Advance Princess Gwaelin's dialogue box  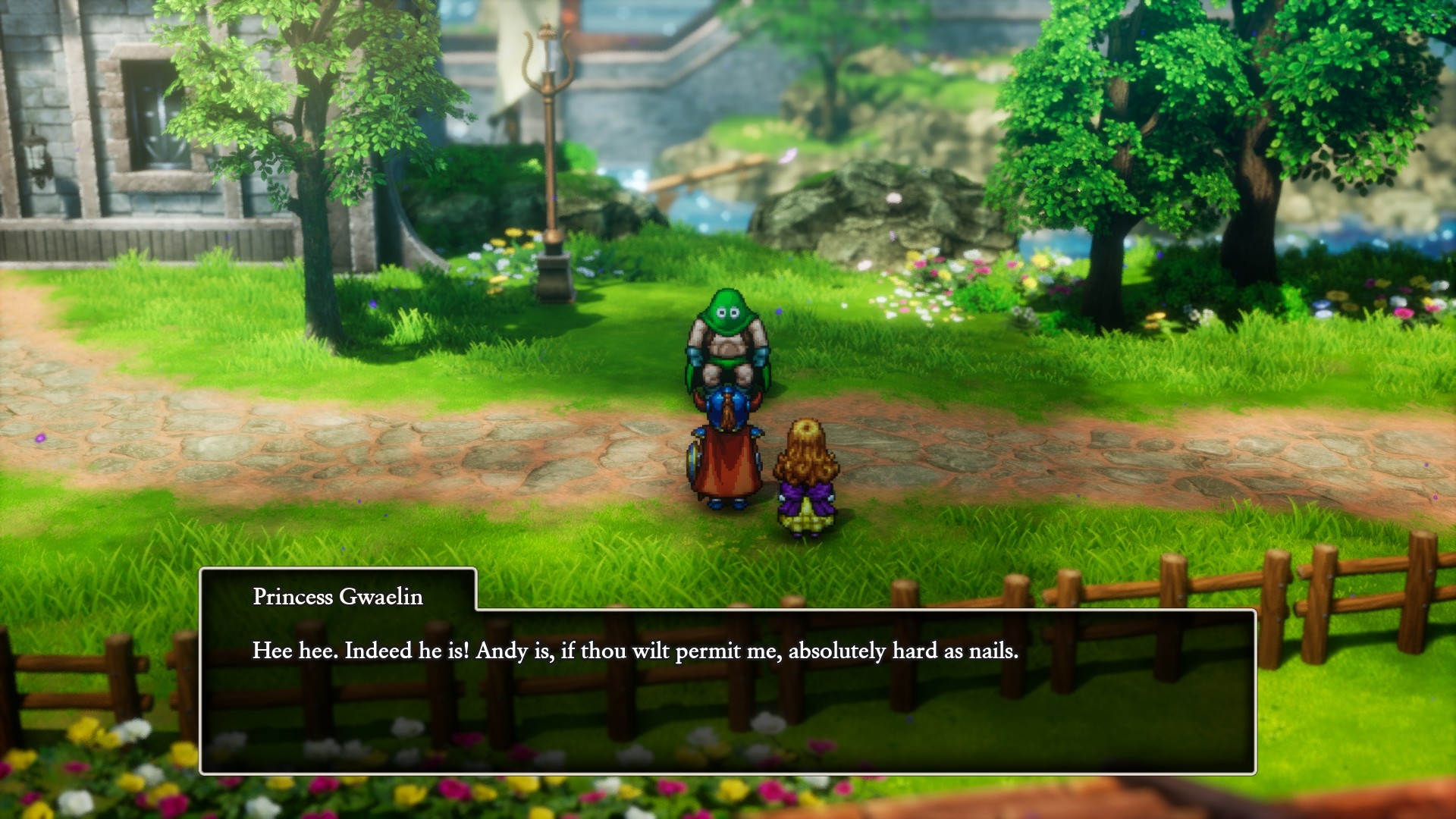point(726,690)
